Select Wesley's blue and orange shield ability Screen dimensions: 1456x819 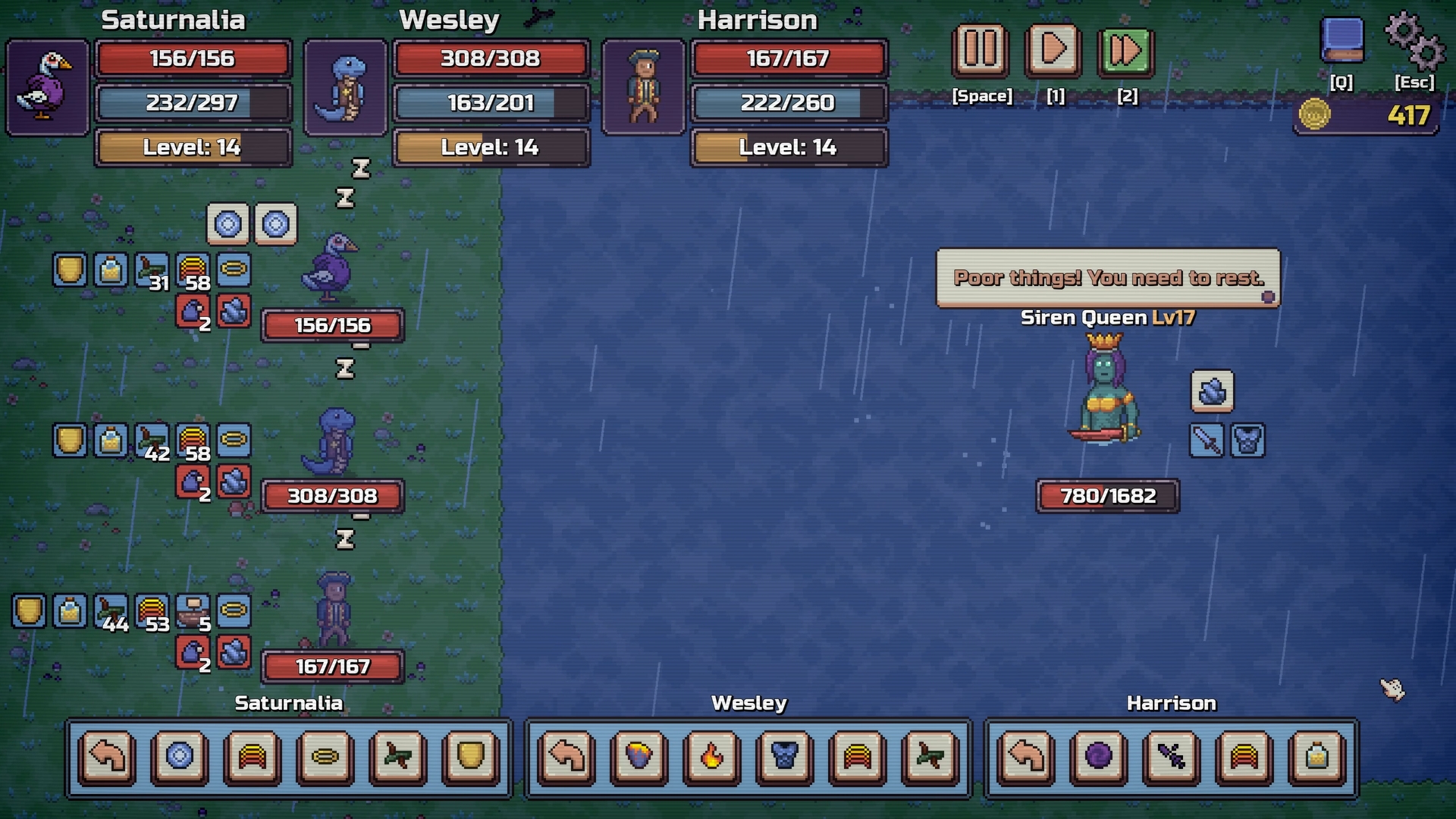639,756
